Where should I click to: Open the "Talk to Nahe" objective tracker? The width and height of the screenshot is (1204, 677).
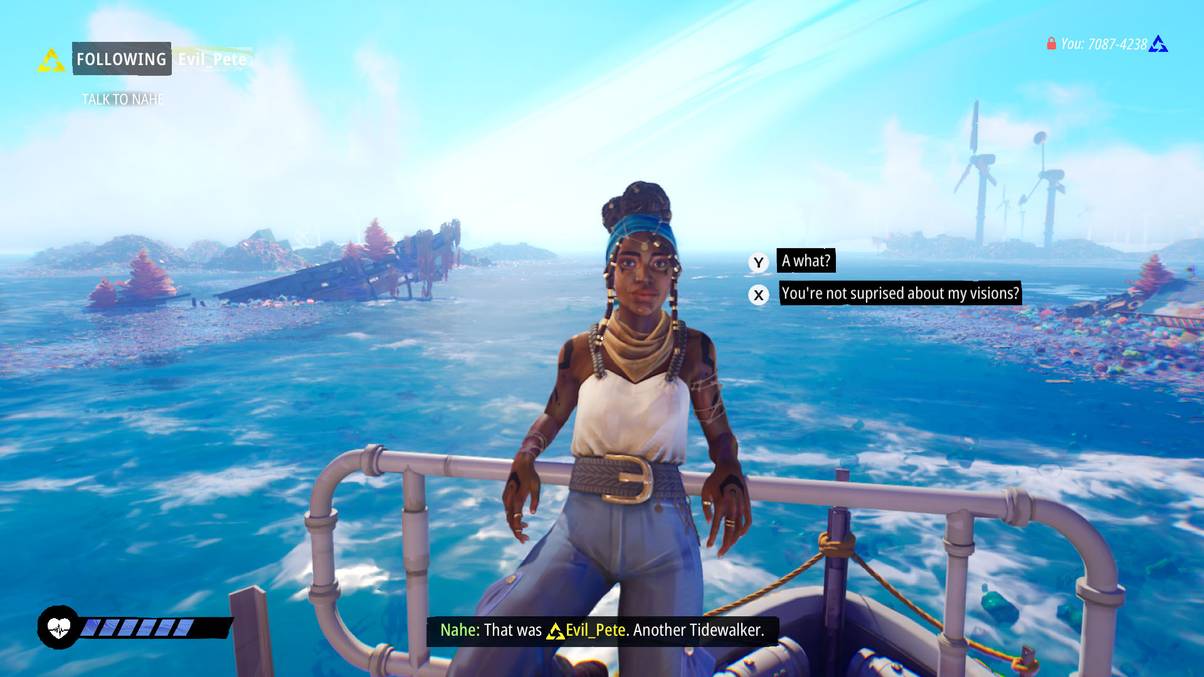(122, 99)
